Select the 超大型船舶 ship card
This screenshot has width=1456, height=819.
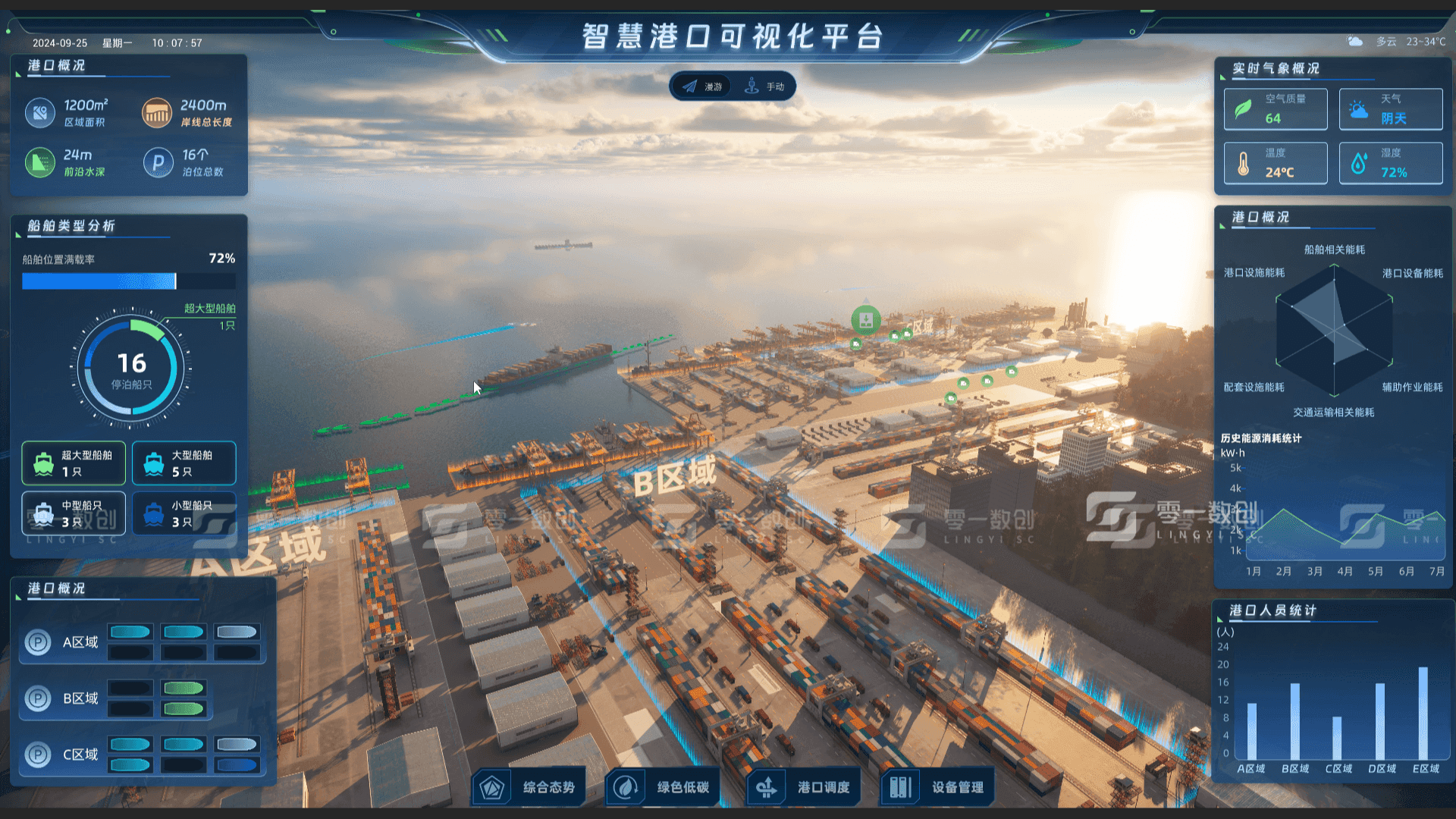click(74, 463)
